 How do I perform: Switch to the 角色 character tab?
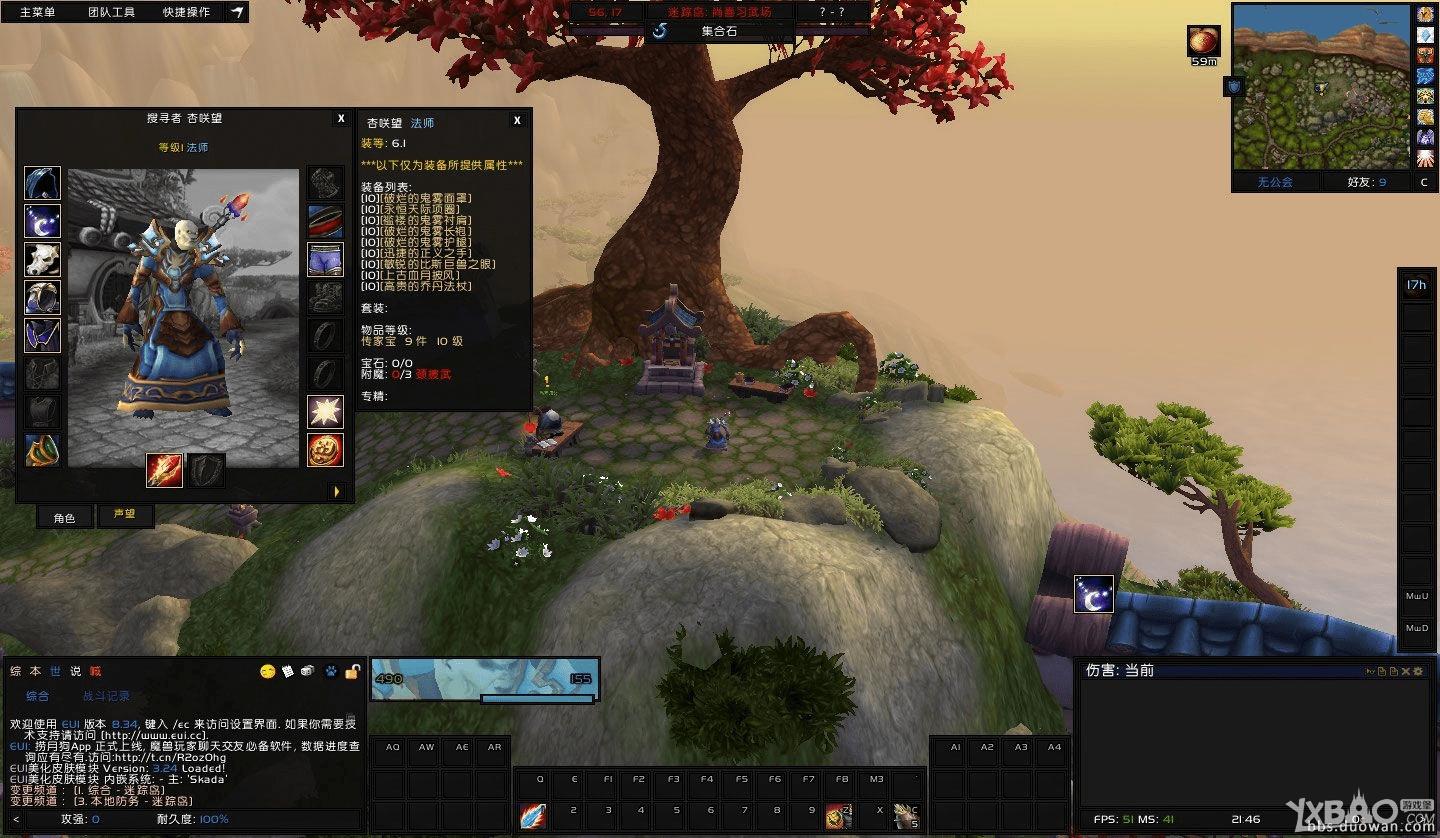click(x=64, y=517)
